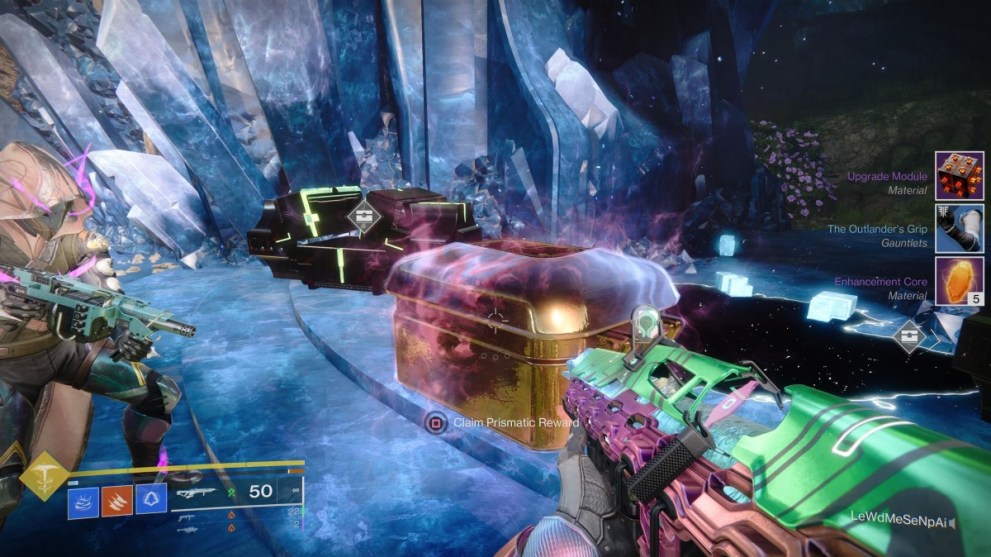Select the Upgrade Module loot icon
The width and height of the screenshot is (991, 557).
pyautogui.click(x=959, y=176)
